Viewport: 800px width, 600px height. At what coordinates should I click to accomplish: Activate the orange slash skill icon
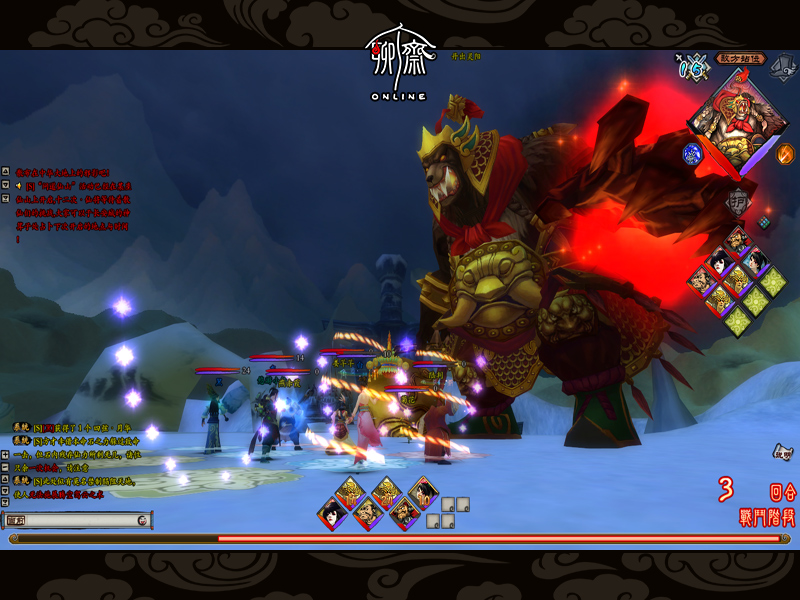point(785,154)
